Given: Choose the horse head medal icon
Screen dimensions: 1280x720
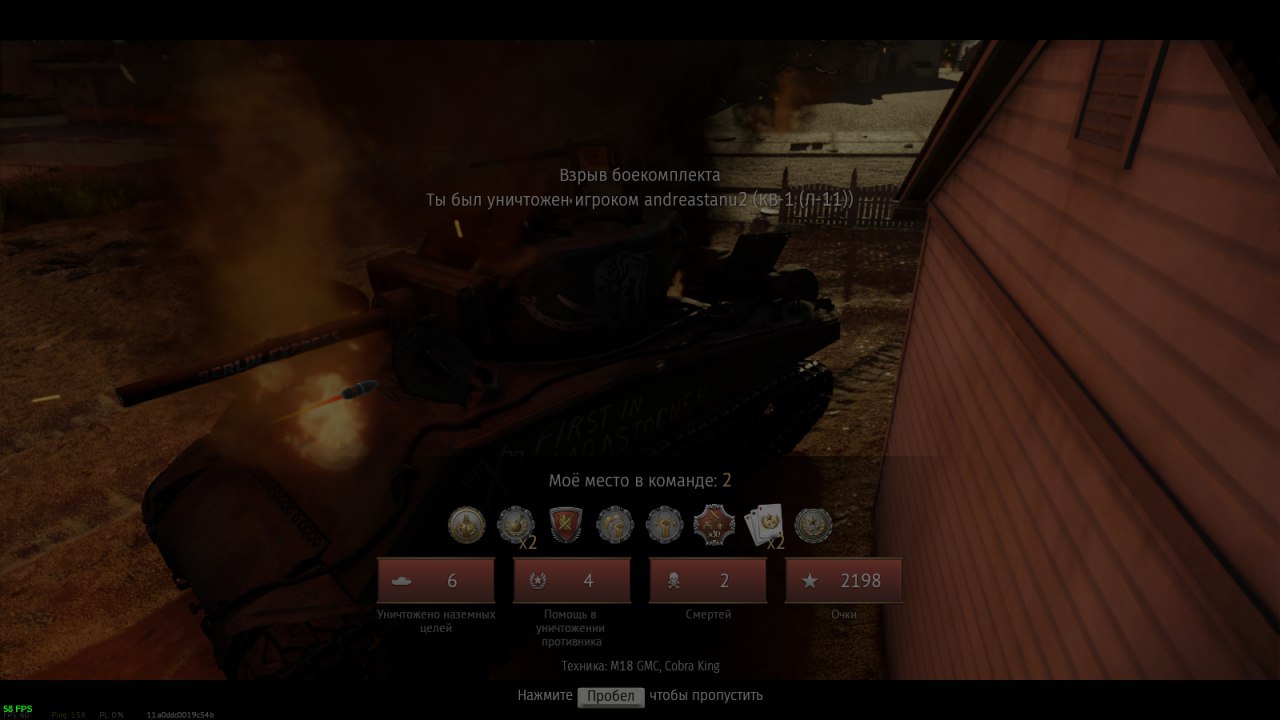Looking at the screenshot, I should [615, 525].
